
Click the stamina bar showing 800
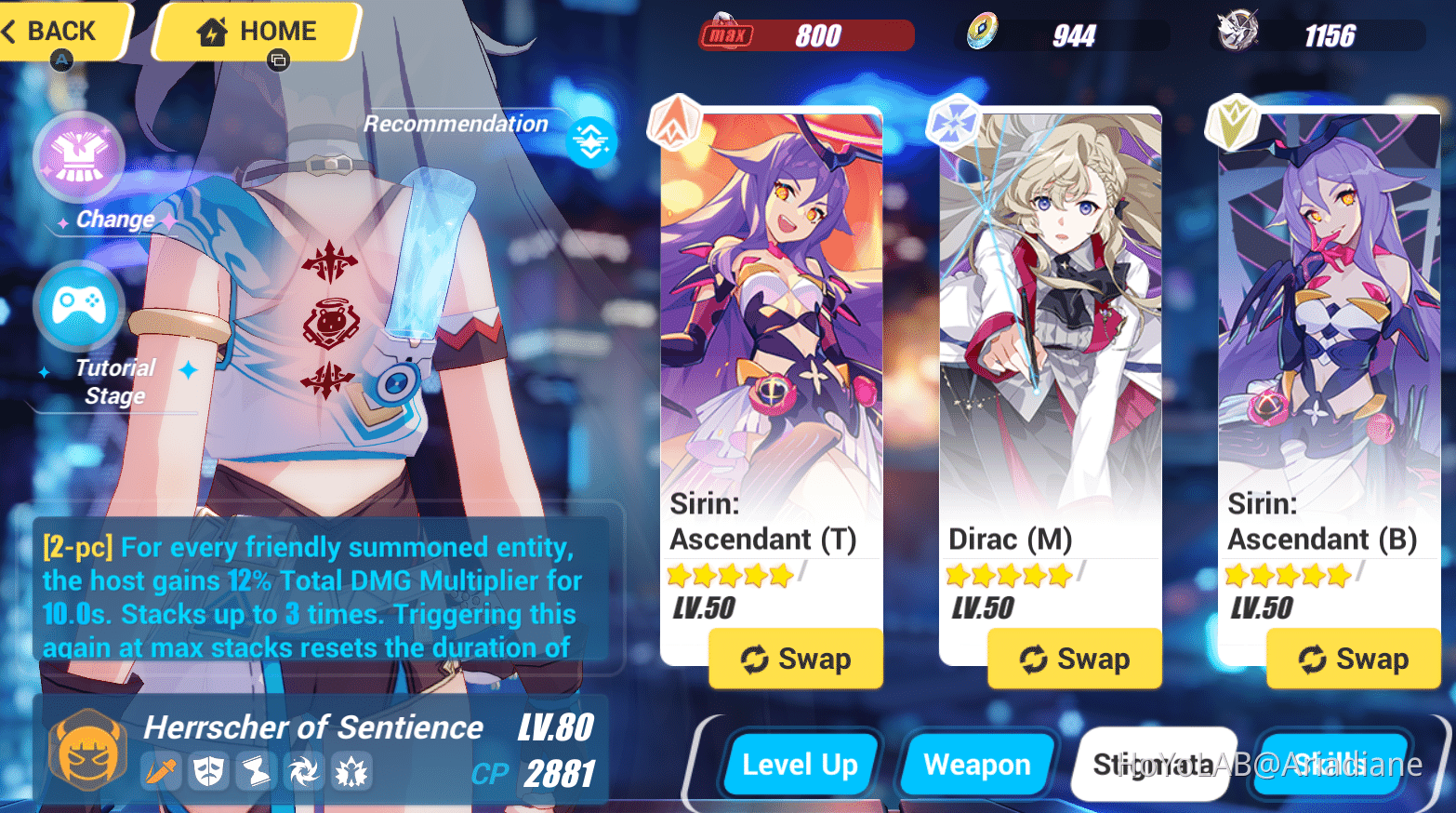click(807, 36)
